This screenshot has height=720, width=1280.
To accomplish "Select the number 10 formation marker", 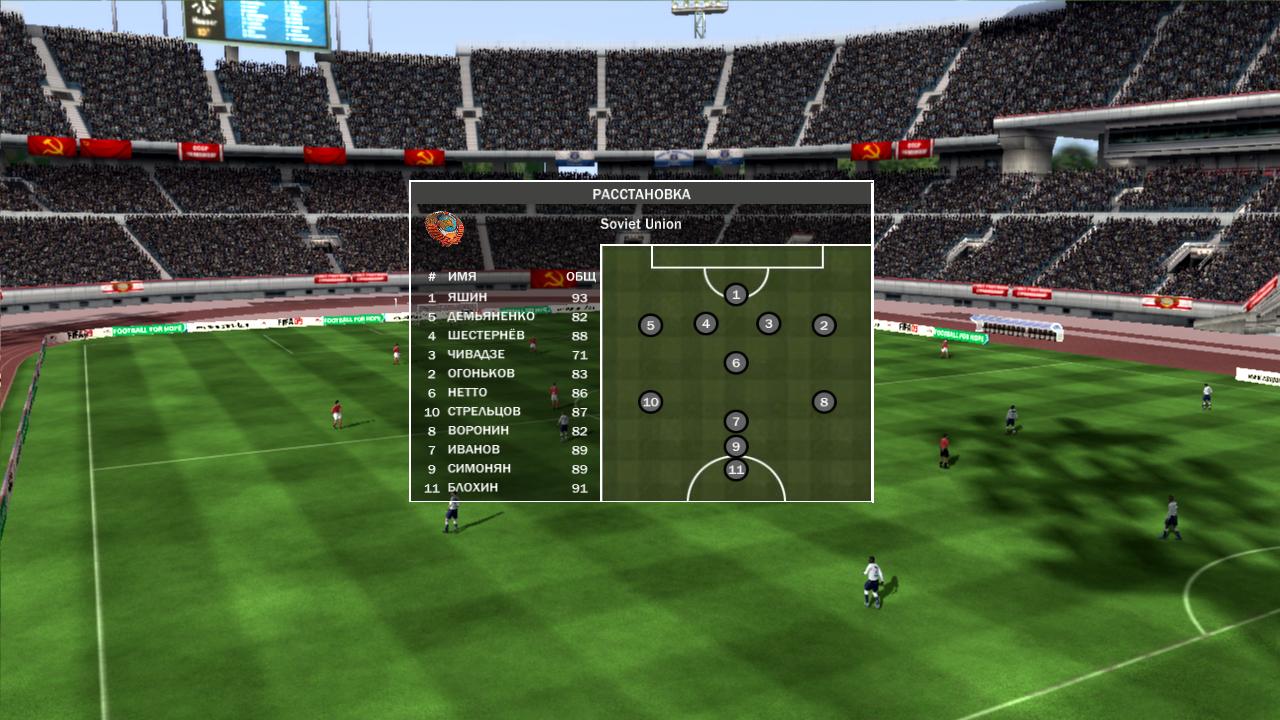I will pos(650,402).
